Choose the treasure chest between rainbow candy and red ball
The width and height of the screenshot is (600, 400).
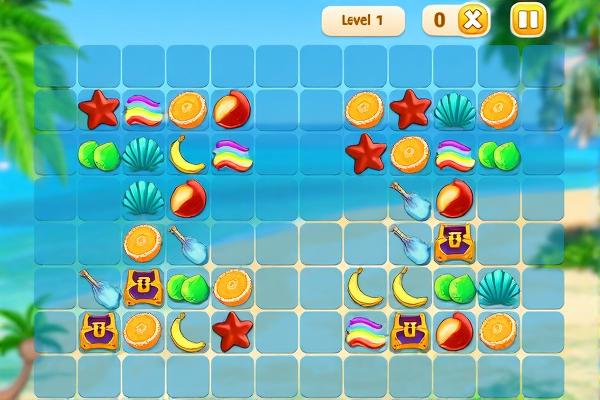(x=409, y=330)
